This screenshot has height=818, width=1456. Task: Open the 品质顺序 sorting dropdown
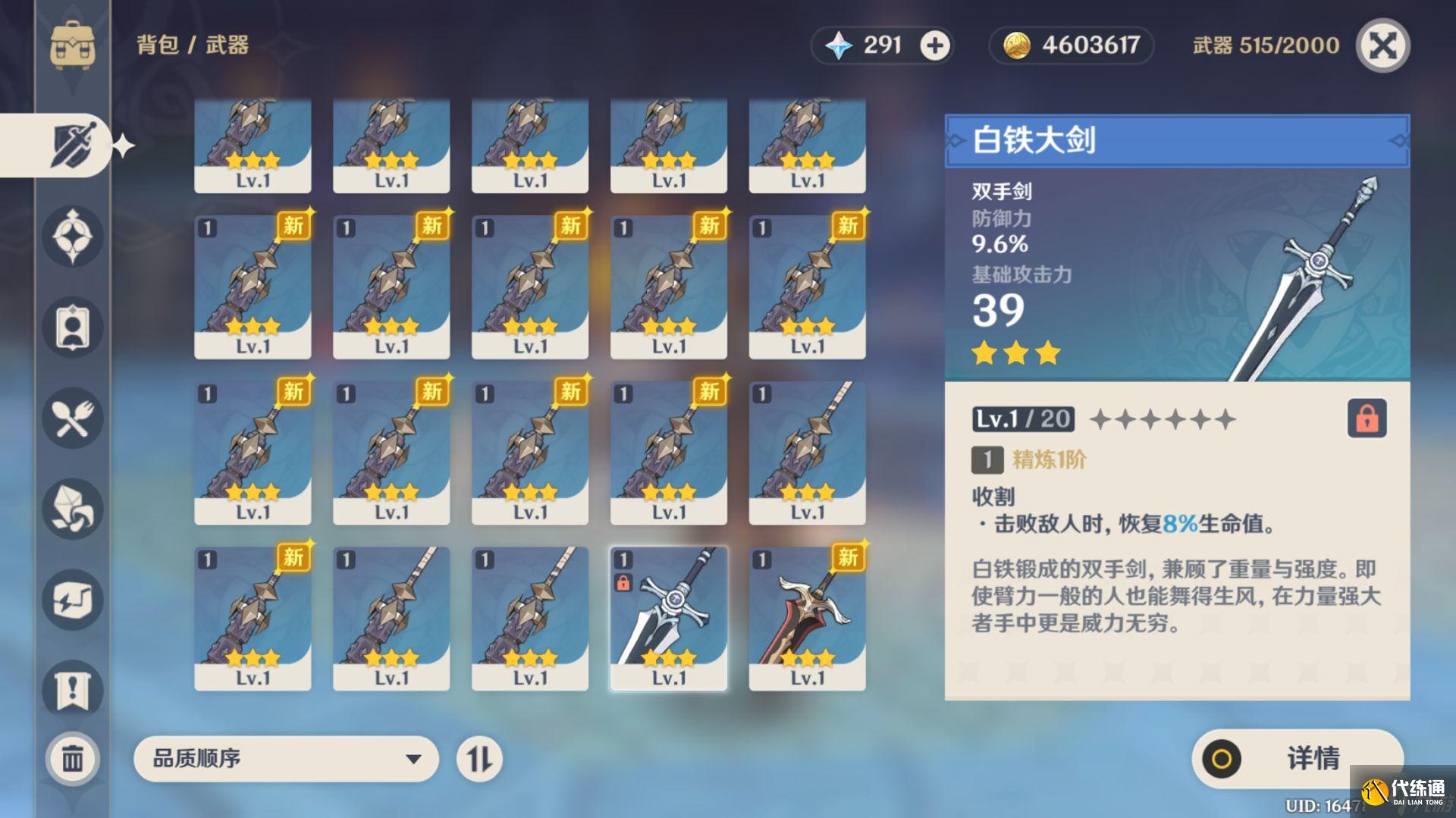pyautogui.click(x=284, y=758)
